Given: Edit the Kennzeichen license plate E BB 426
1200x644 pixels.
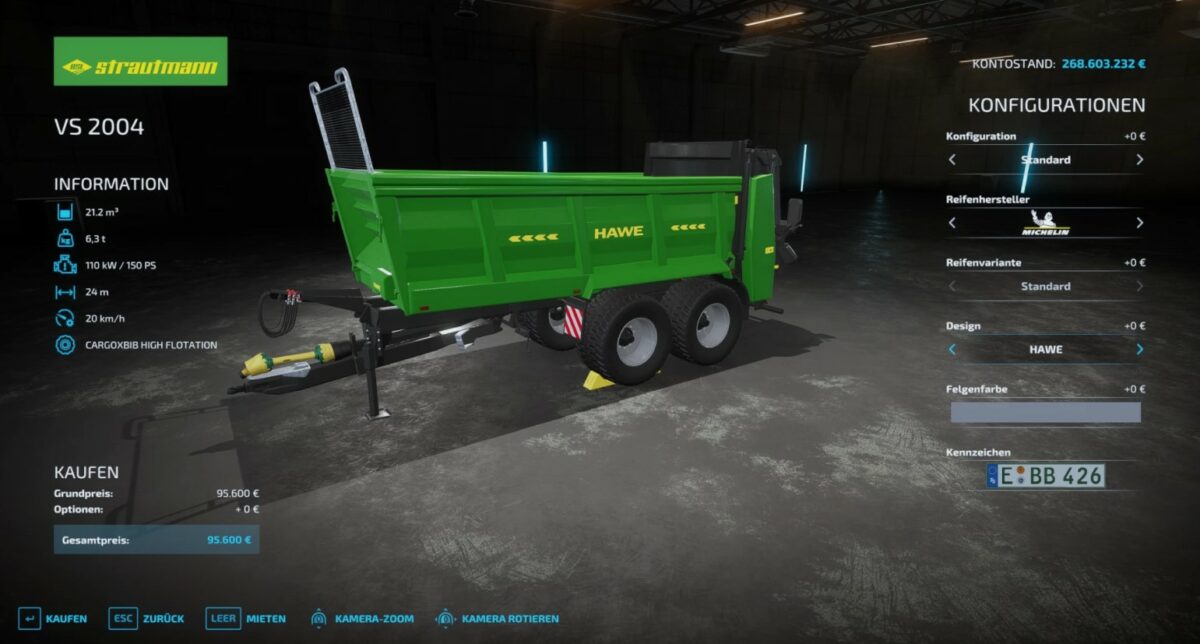Looking at the screenshot, I should tap(1045, 476).
